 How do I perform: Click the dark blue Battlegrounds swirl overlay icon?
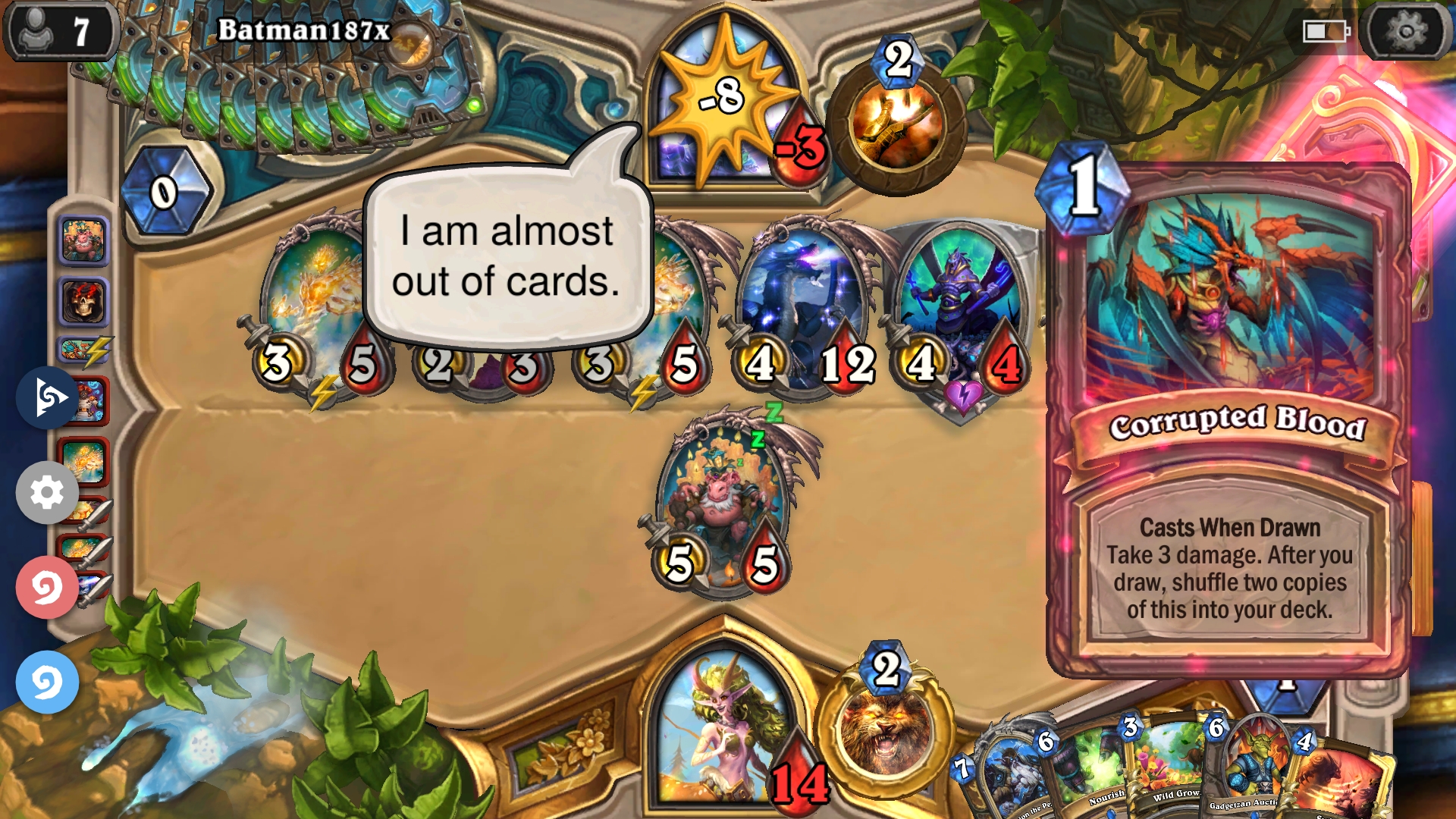[45, 400]
